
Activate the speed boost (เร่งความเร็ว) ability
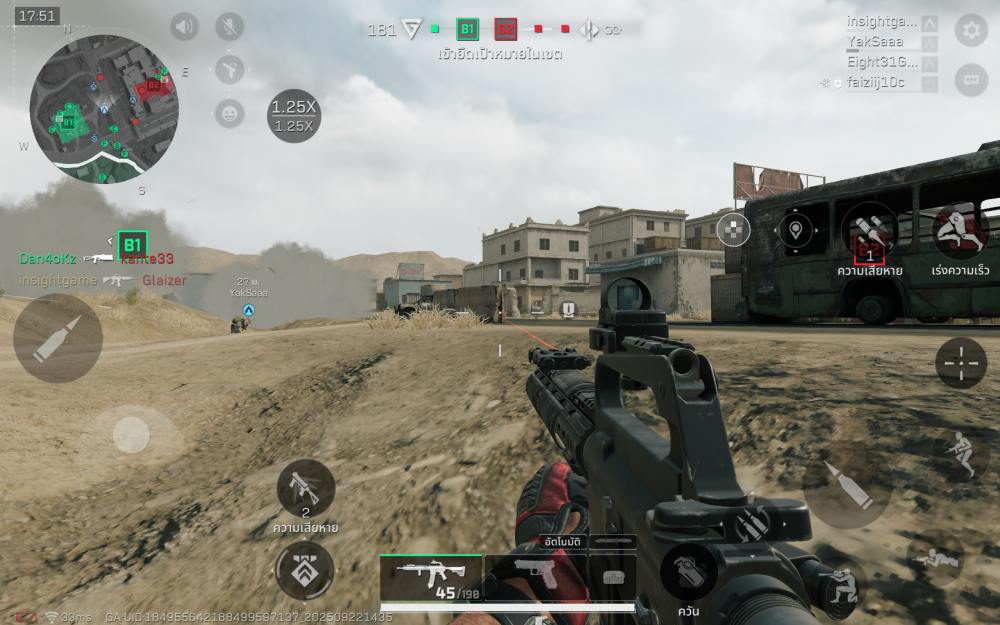960,232
